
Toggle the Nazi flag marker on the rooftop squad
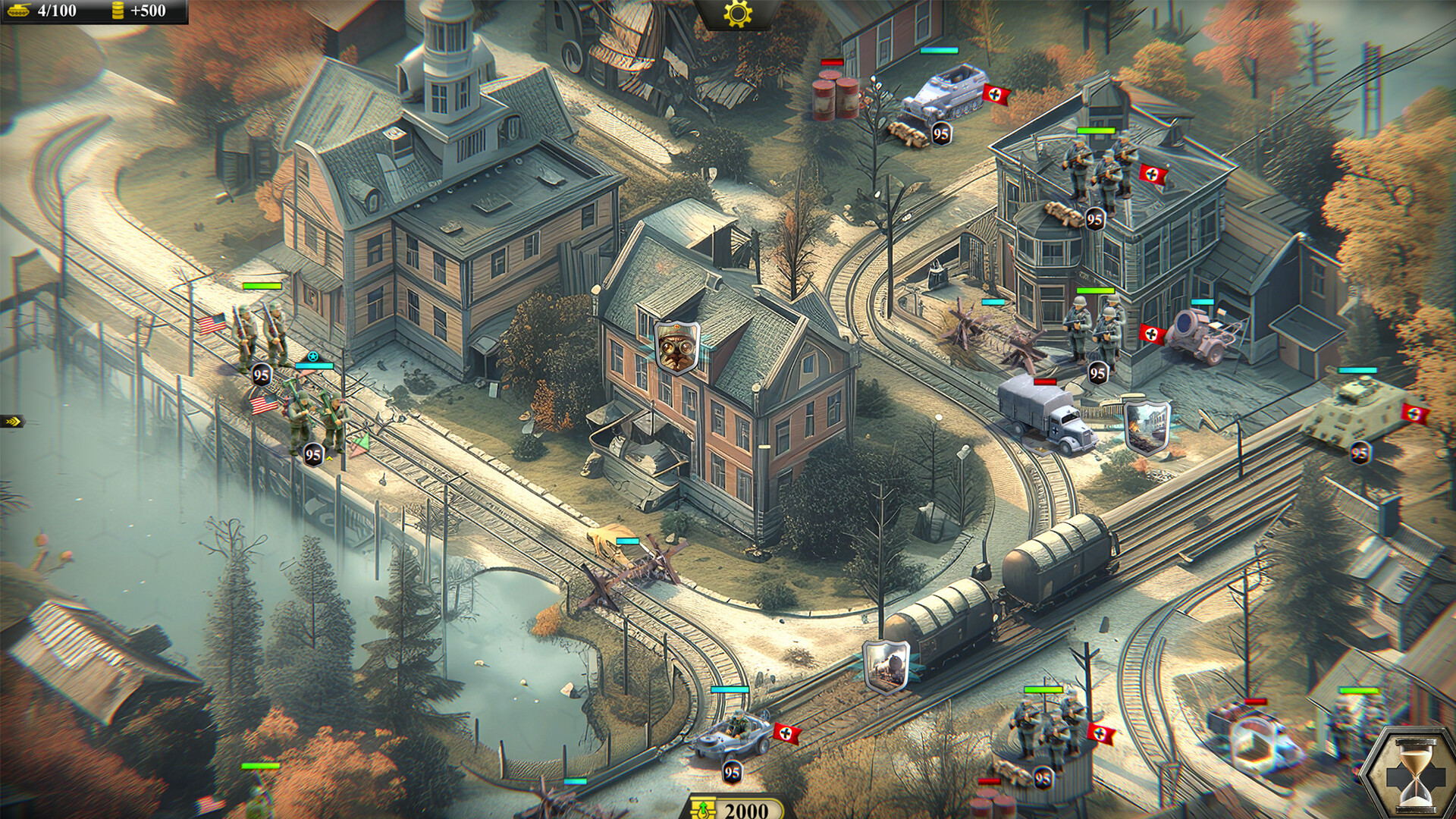1153,175
